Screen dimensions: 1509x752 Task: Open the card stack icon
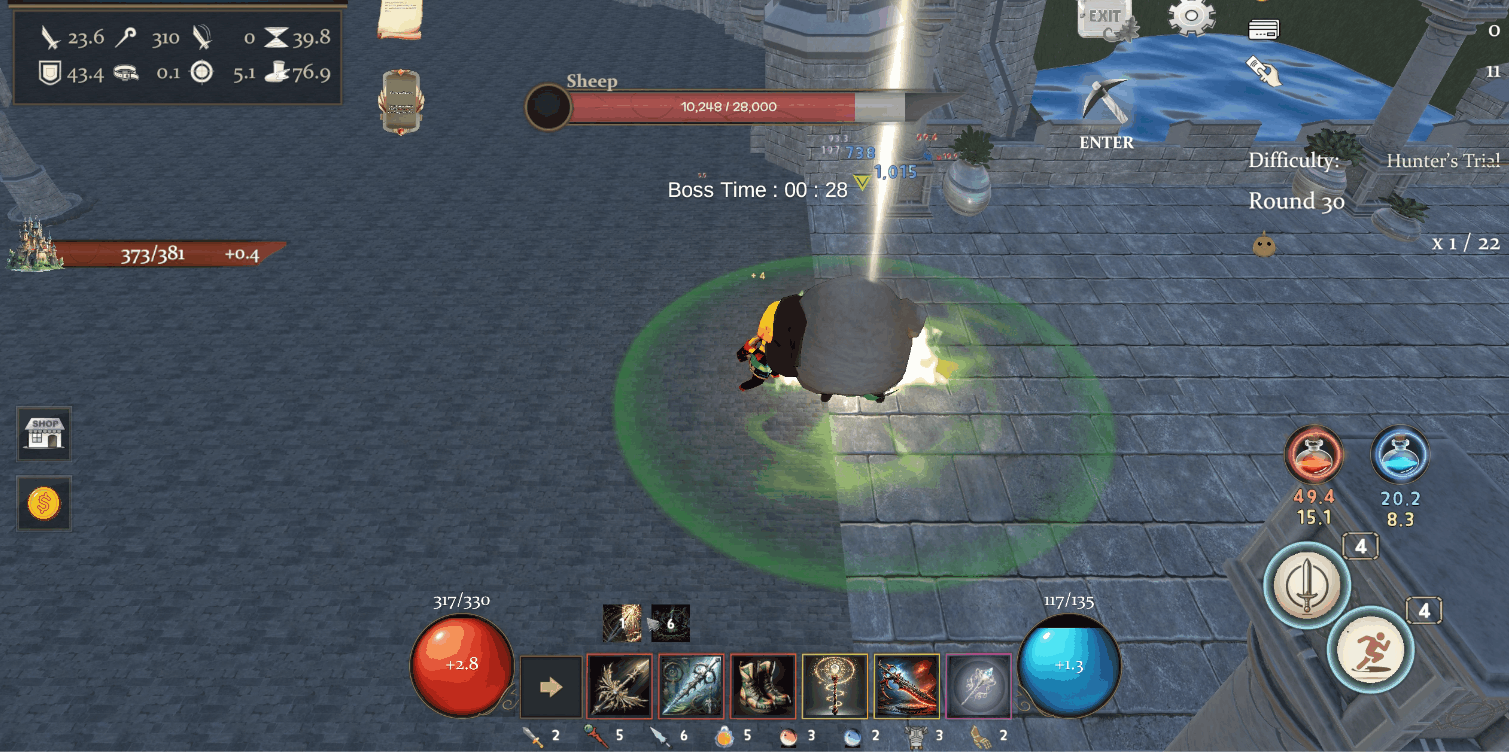[x=1264, y=30]
